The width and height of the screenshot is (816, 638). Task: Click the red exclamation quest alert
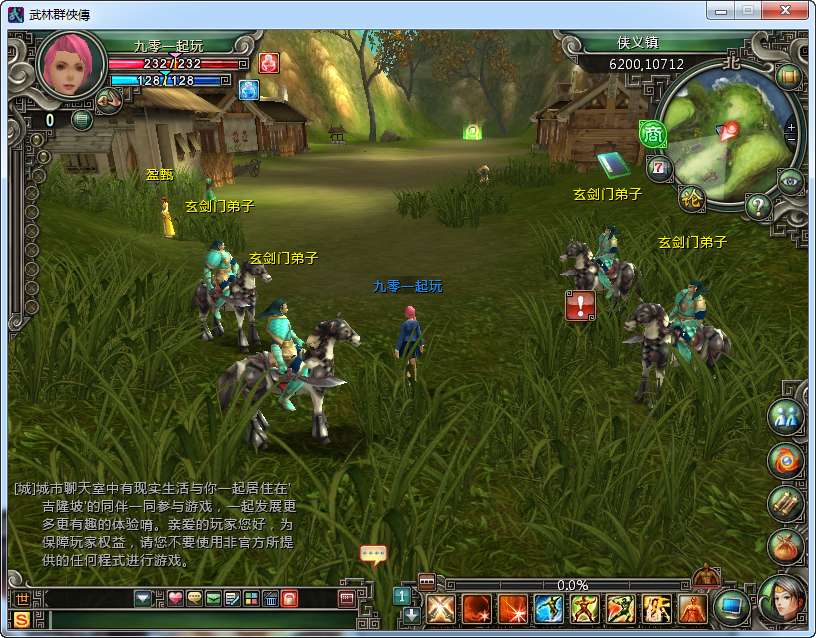580,305
